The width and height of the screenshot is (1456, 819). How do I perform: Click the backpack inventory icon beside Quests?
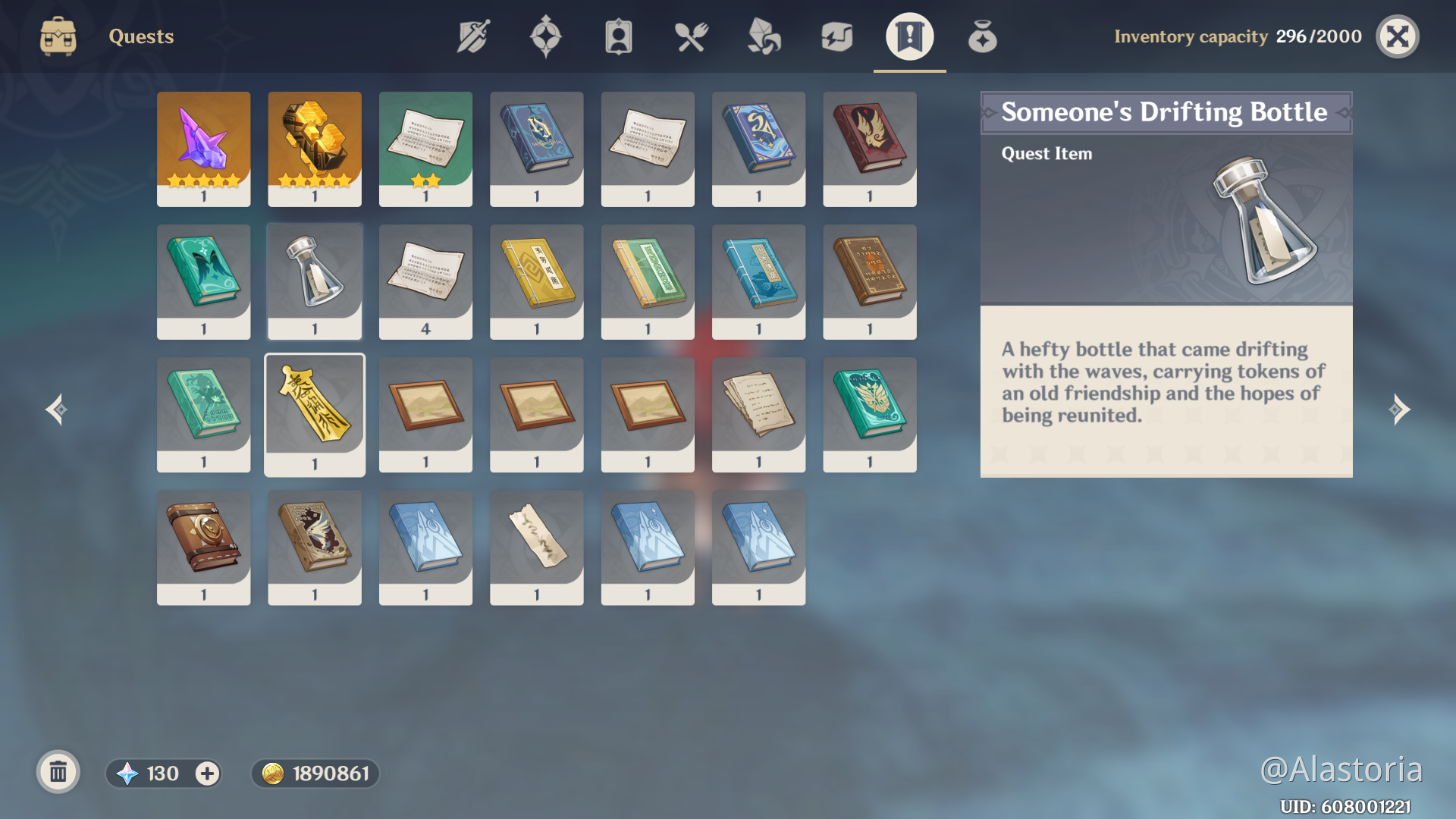(58, 36)
